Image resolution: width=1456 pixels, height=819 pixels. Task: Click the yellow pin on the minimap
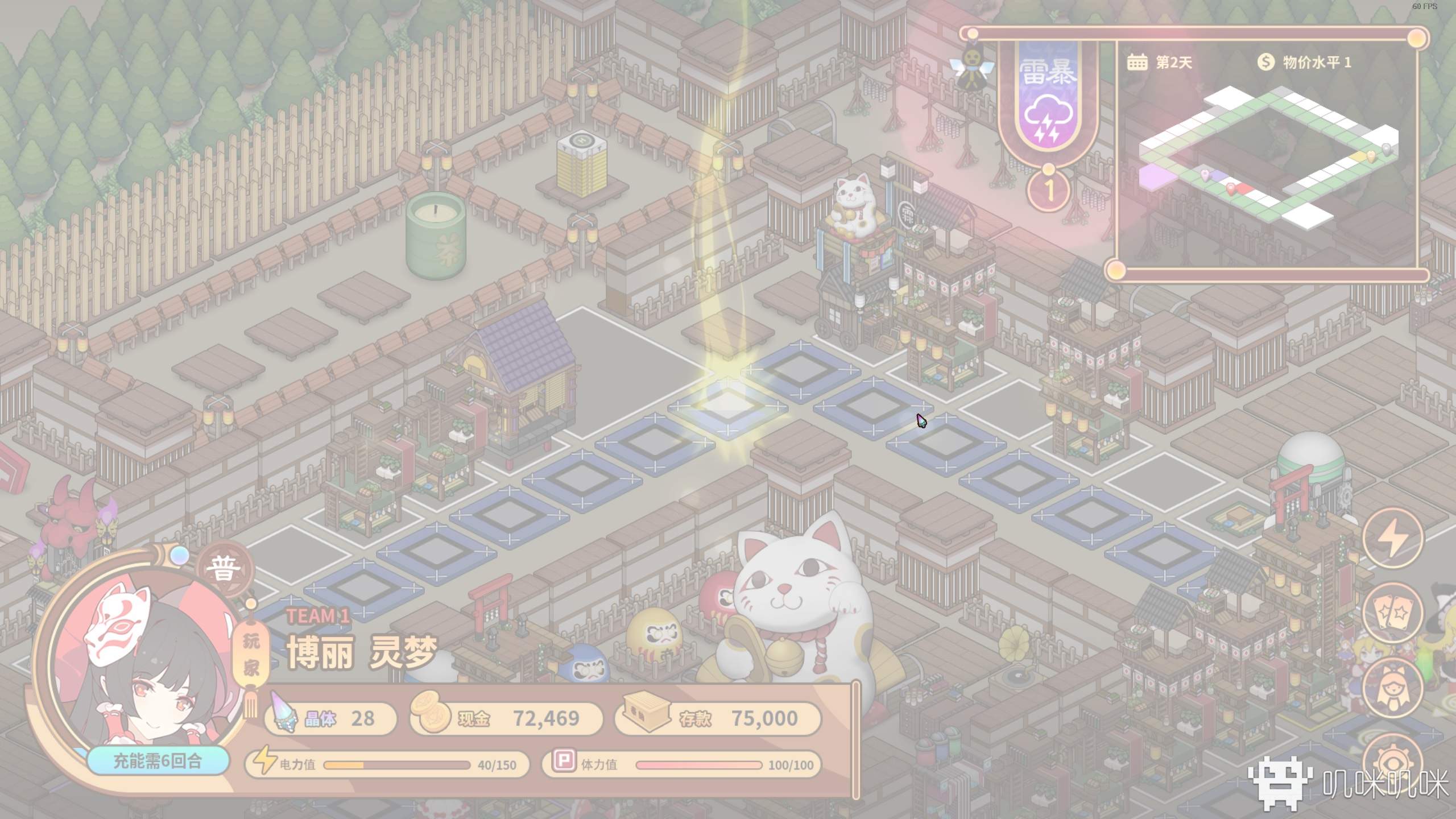click(1371, 155)
